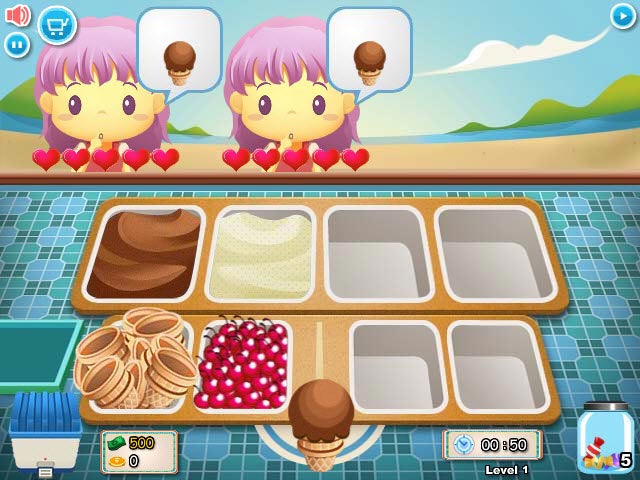Pause the game
The width and height of the screenshot is (640, 480).
(x=17, y=44)
